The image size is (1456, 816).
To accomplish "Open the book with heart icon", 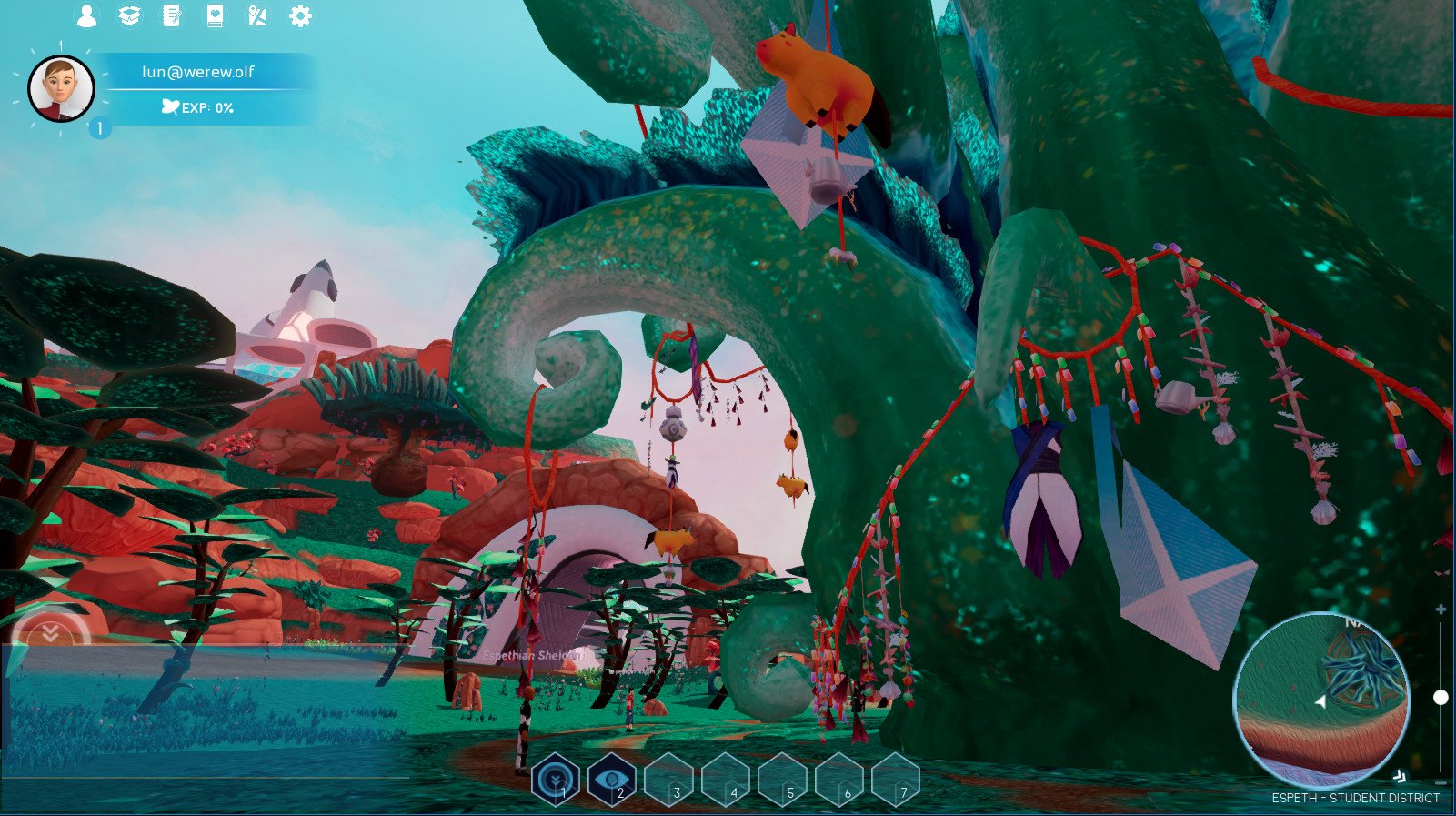I will (x=215, y=15).
